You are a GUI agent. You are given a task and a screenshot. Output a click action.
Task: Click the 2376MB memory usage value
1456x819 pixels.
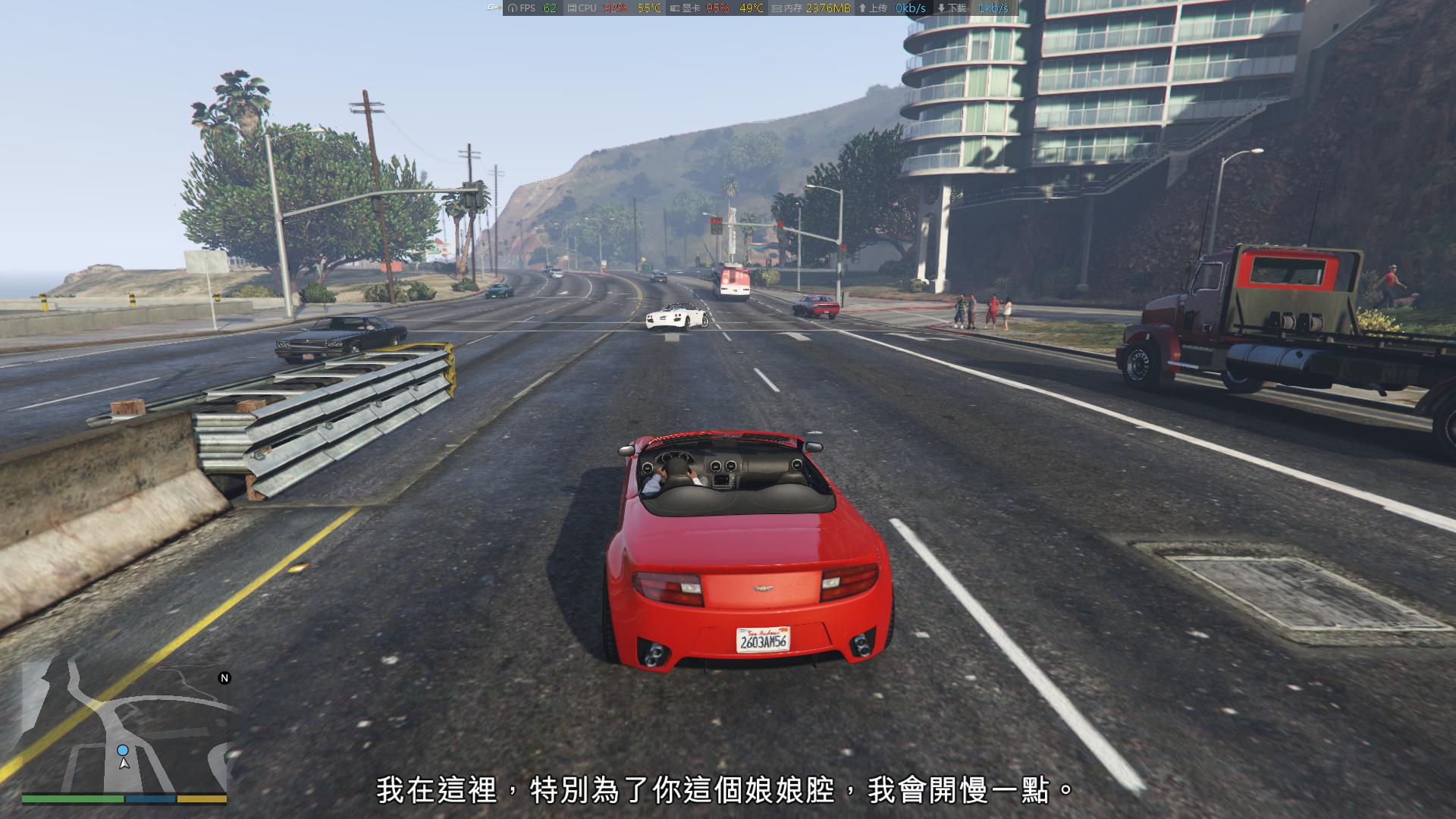click(x=828, y=8)
